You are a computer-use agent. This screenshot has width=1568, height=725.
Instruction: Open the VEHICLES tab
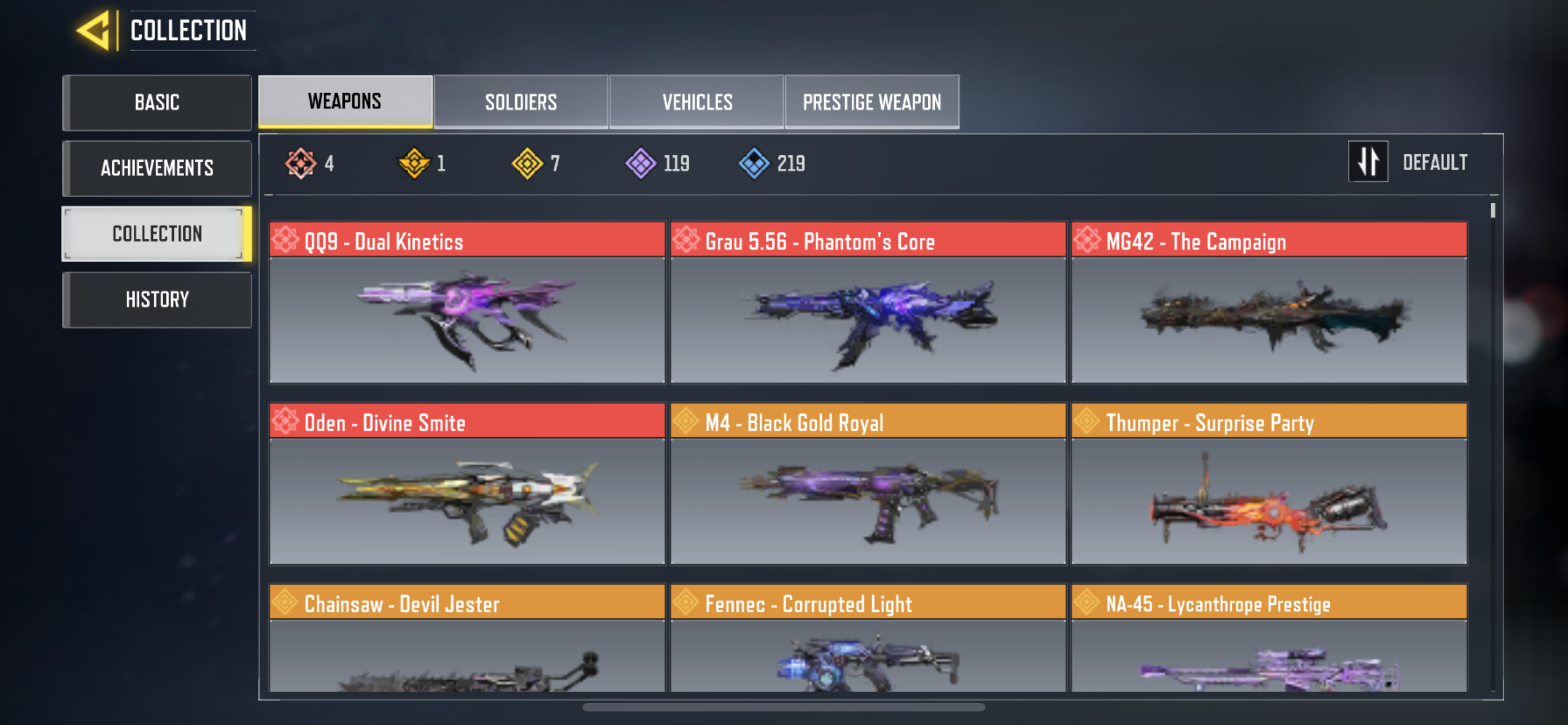[697, 102]
